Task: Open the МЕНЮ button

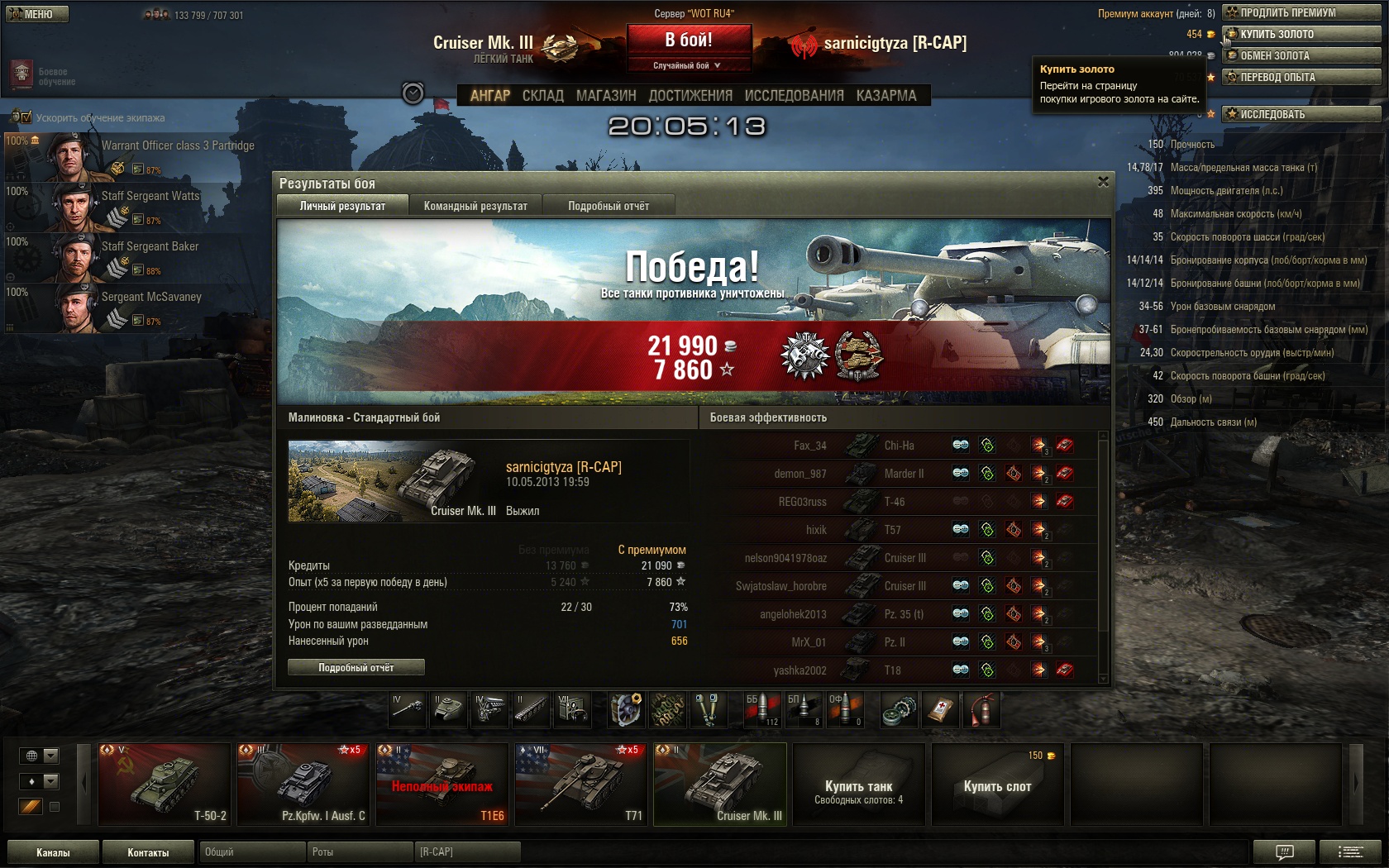Action: [x=36, y=14]
